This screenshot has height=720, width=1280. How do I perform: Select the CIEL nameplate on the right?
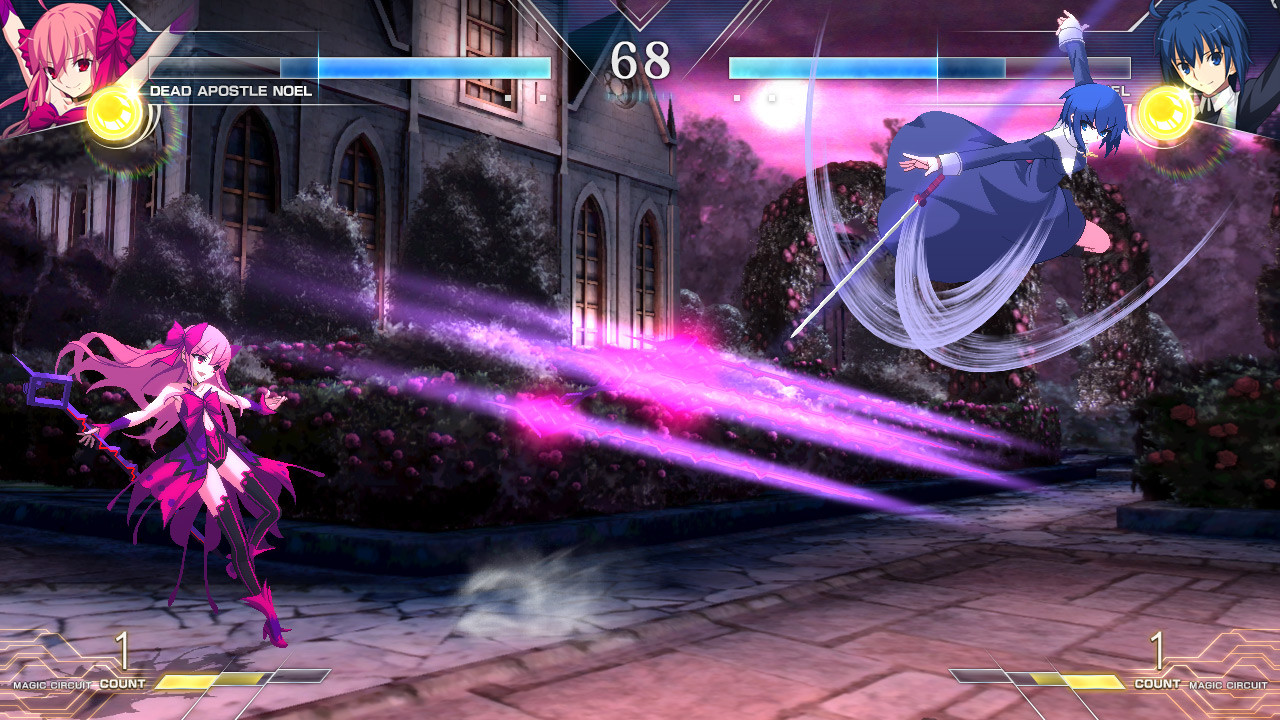[1115, 90]
